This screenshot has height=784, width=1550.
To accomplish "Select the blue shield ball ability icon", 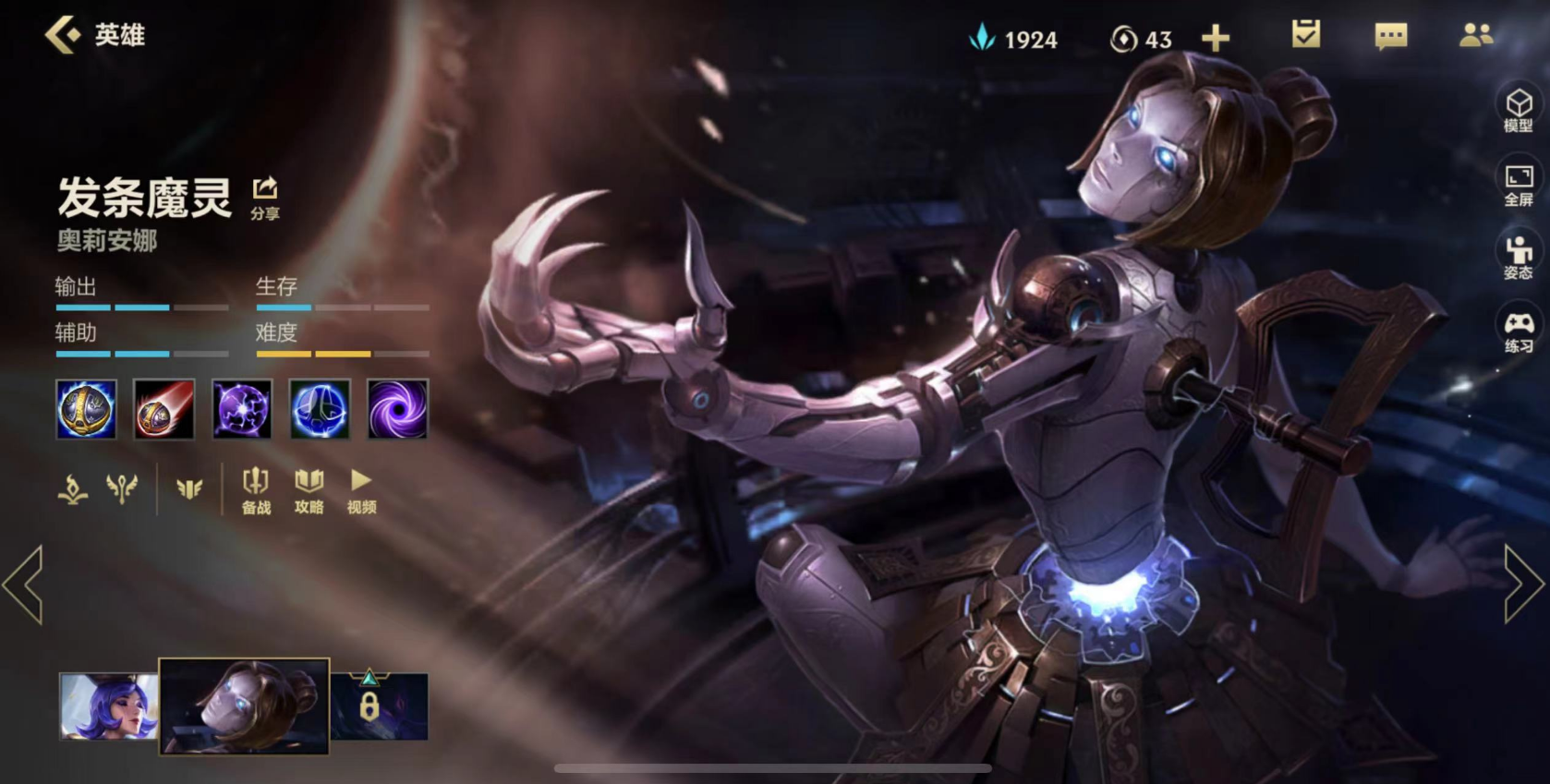I will click(x=320, y=409).
